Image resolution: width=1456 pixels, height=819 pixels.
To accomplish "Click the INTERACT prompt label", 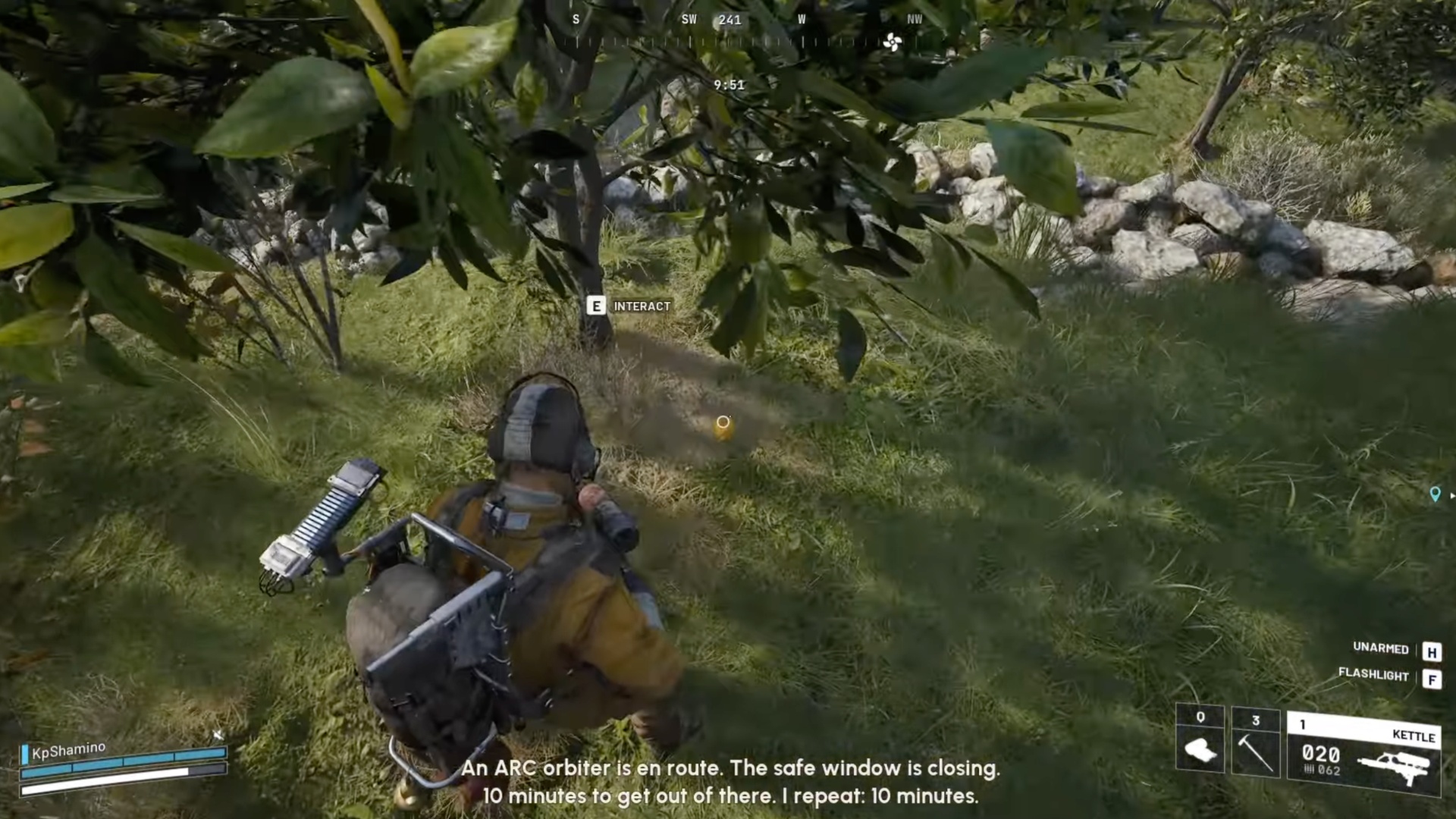I will click(x=642, y=306).
